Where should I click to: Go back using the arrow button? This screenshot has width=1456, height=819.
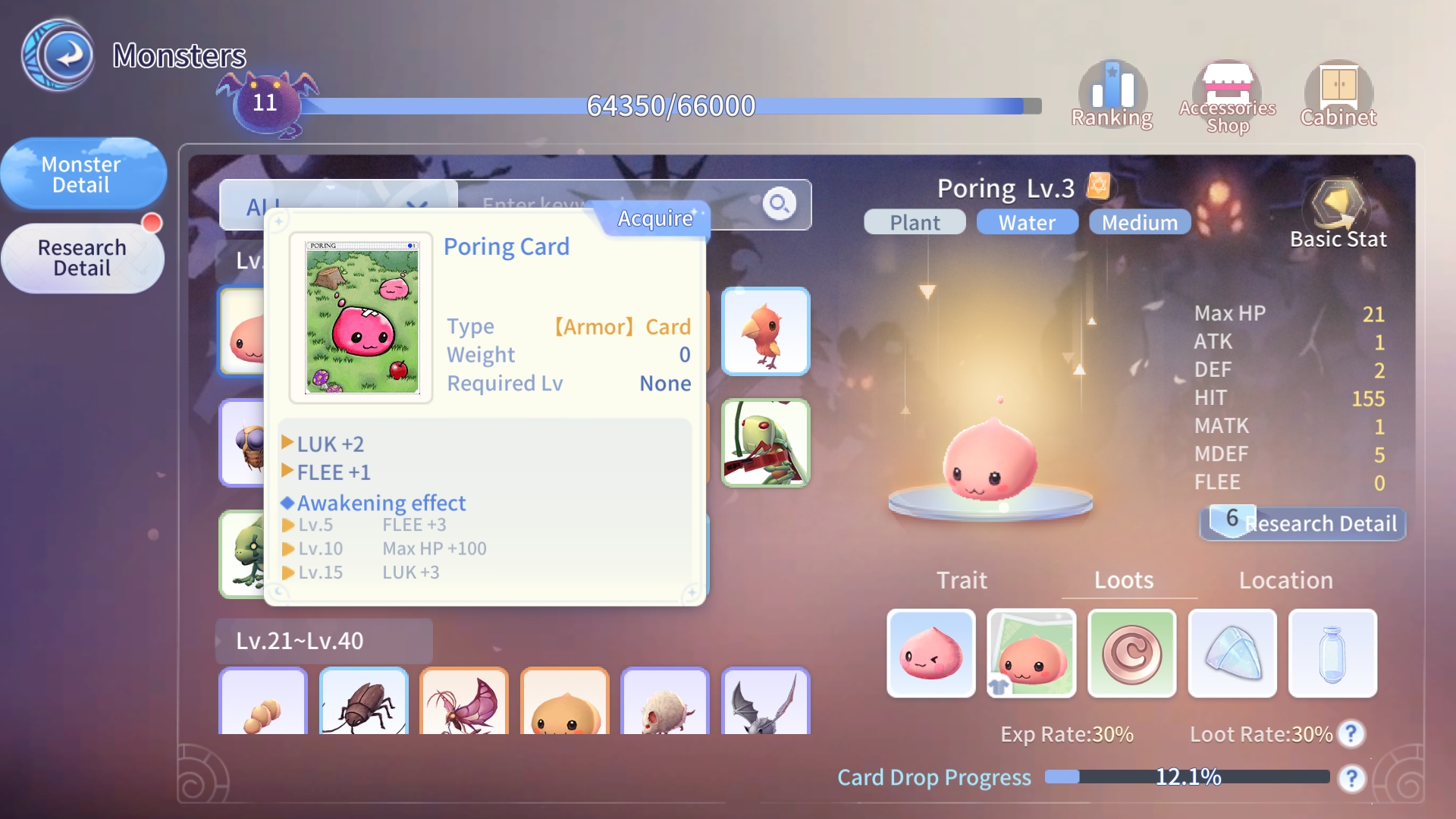pos(58,55)
